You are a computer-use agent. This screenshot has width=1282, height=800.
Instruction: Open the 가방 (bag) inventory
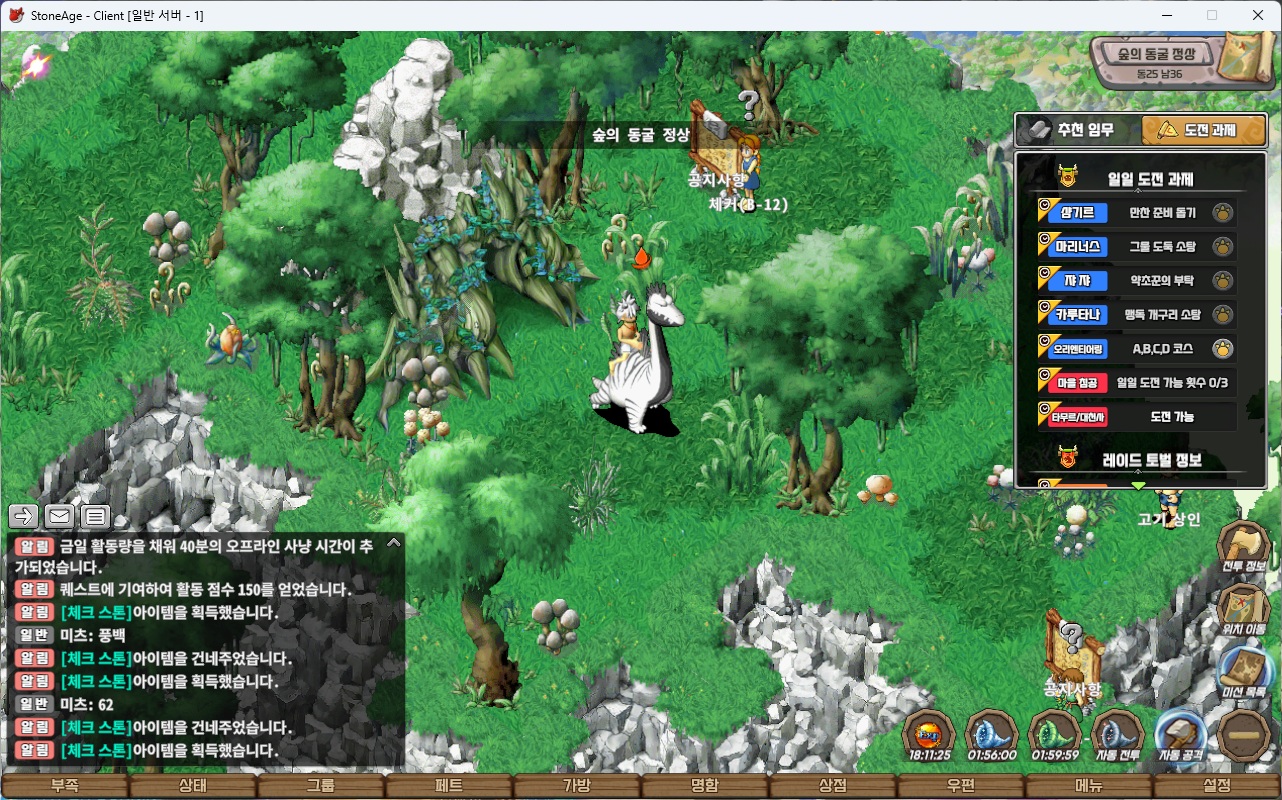pyautogui.click(x=577, y=786)
